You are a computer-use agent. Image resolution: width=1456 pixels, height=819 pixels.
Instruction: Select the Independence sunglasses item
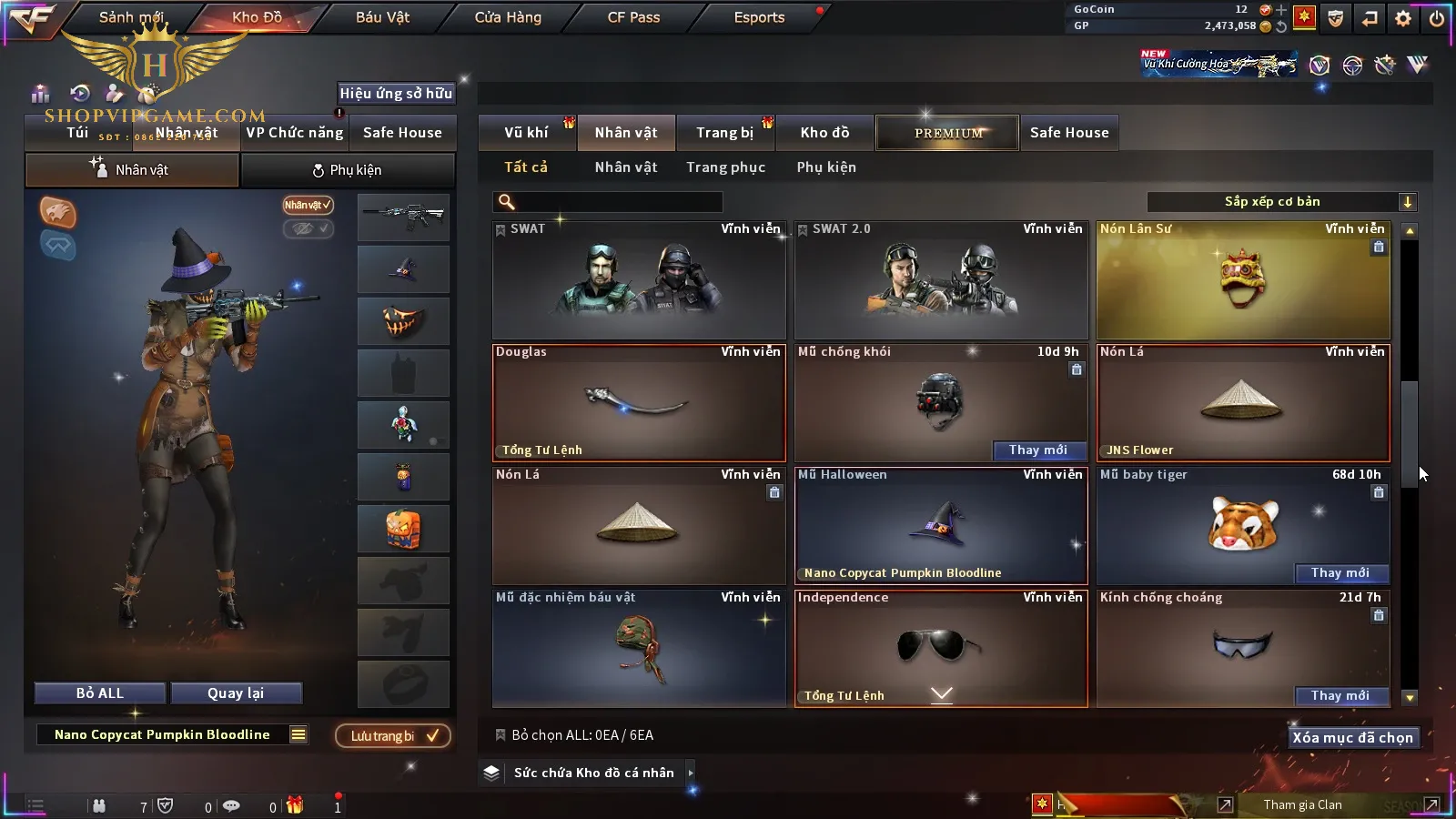point(941,646)
